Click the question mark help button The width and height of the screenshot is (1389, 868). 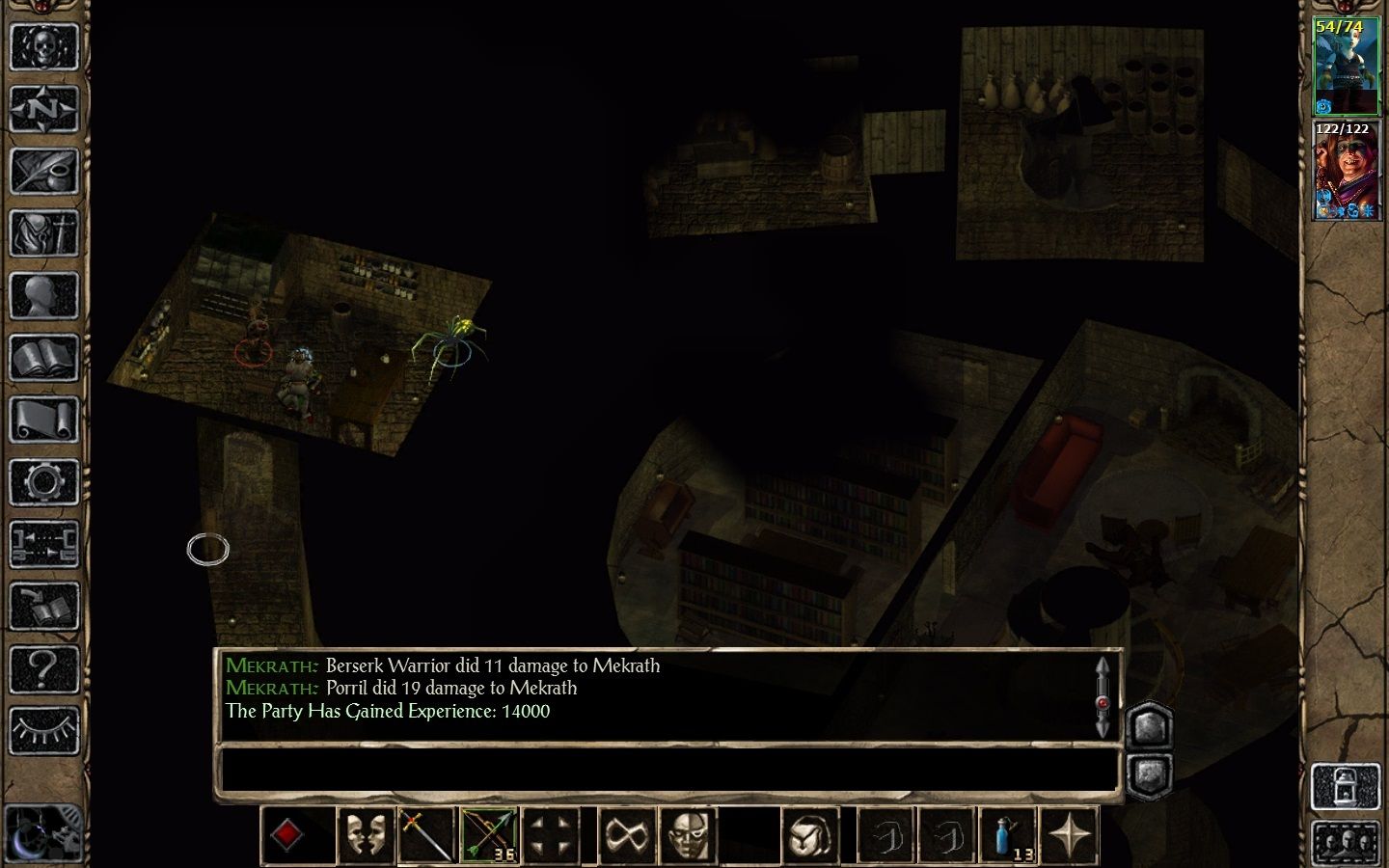point(43,668)
